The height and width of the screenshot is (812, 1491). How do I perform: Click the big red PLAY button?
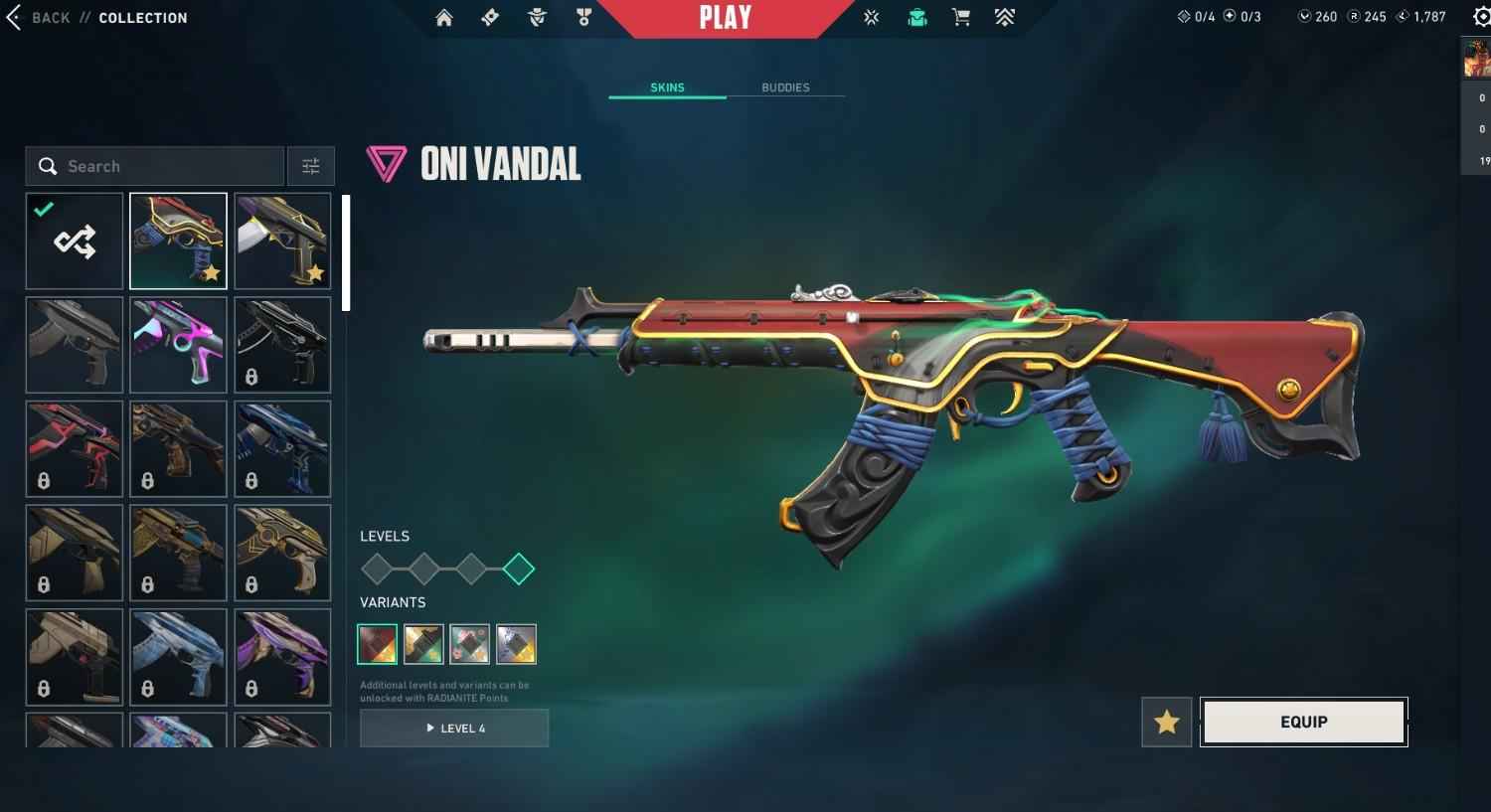pos(726,18)
